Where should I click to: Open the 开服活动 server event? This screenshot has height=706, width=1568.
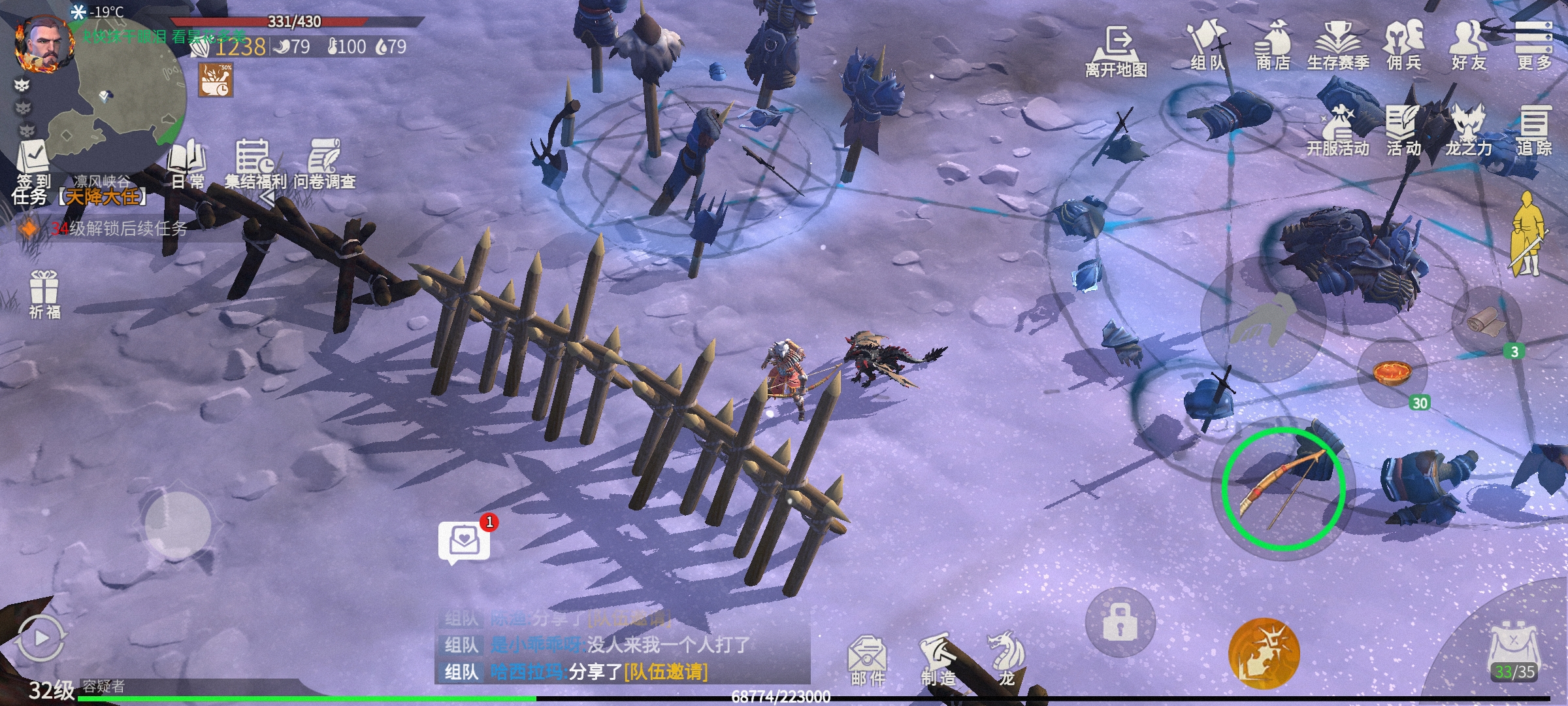pyautogui.click(x=1337, y=131)
